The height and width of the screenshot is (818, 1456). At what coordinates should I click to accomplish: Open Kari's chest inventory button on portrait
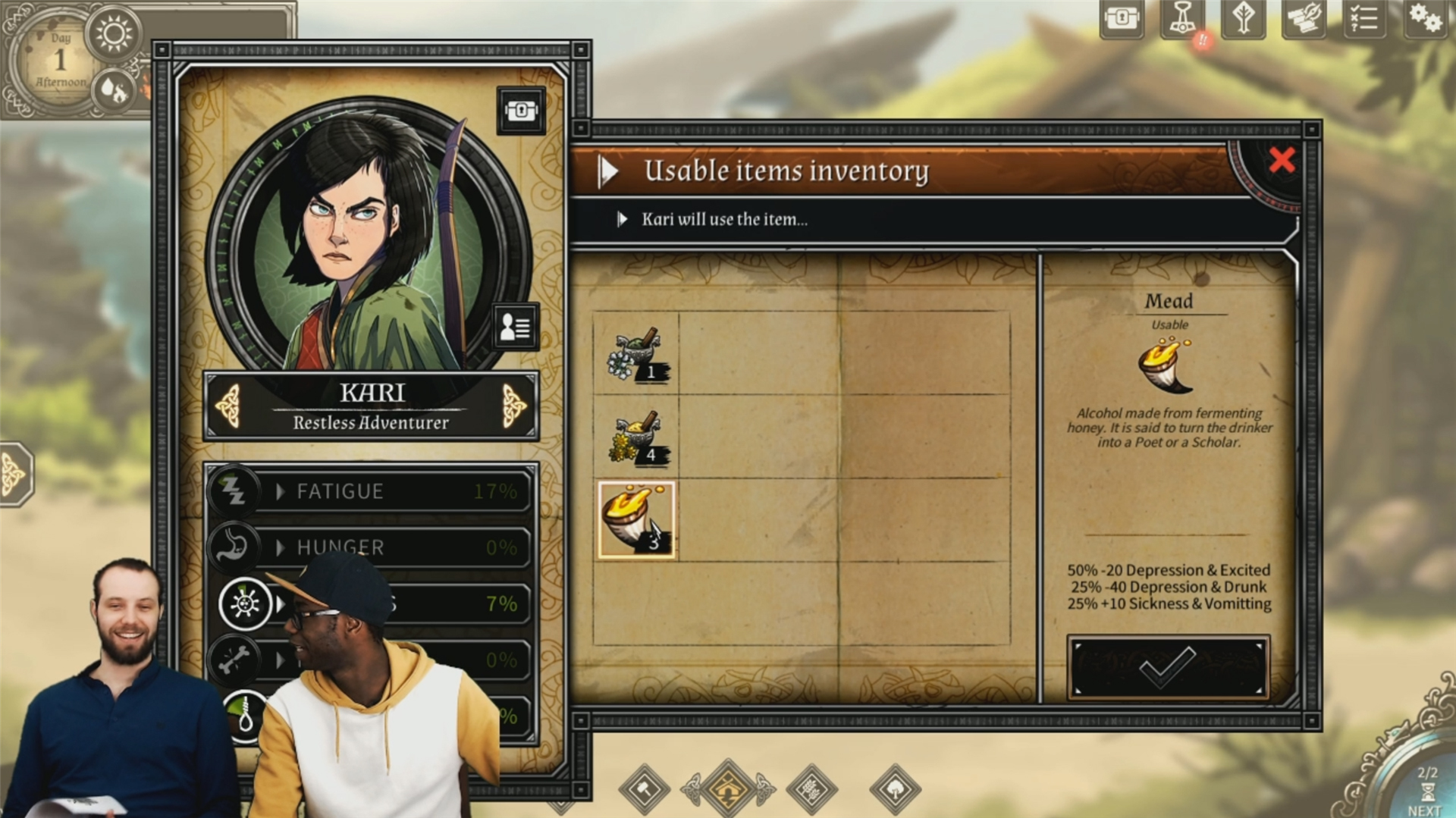(x=521, y=111)
